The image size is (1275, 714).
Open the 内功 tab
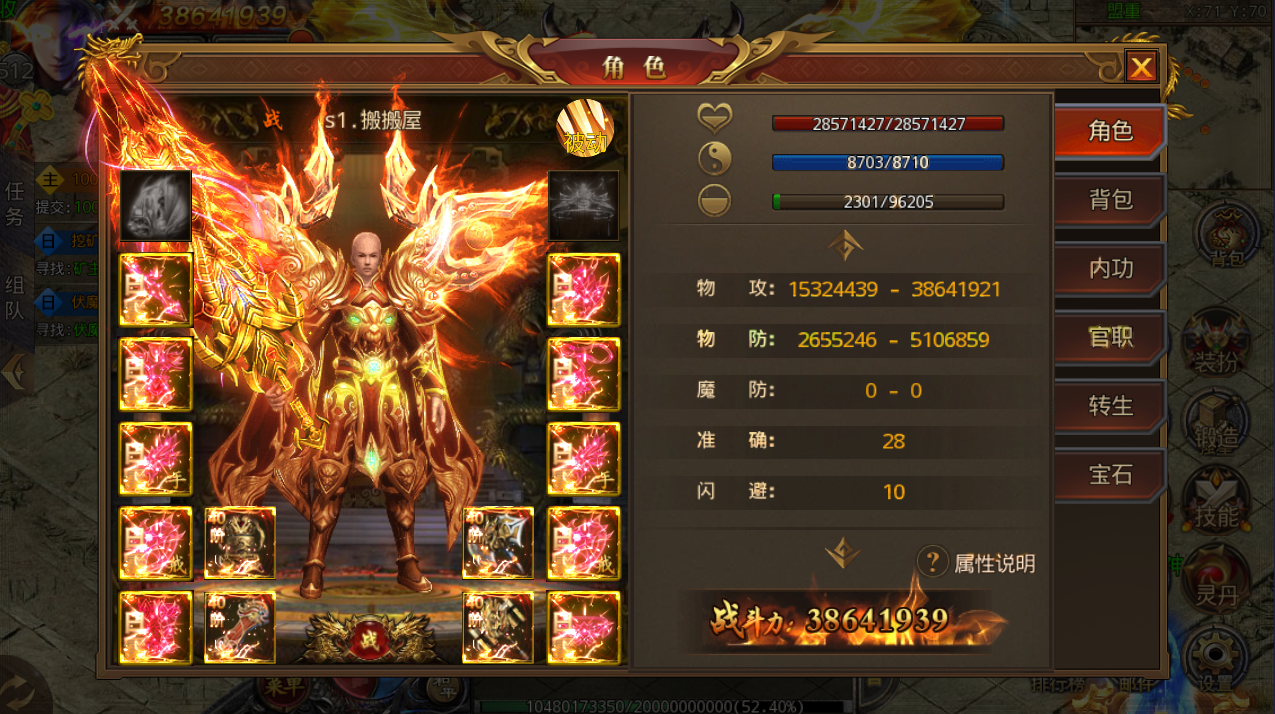[x=1109, y=269]
